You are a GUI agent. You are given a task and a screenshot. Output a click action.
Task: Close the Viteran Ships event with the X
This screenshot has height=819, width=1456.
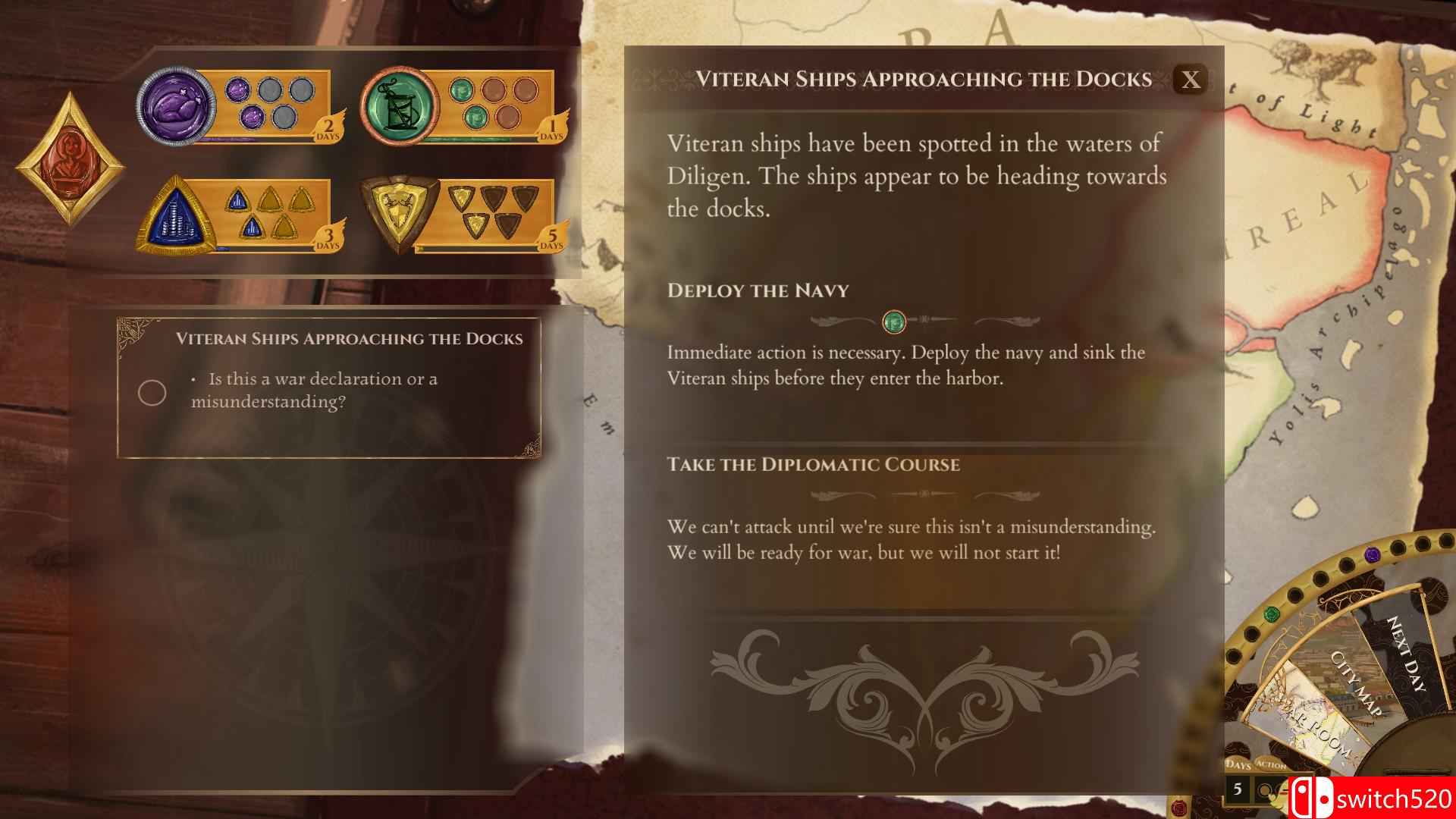(1191, 79)
